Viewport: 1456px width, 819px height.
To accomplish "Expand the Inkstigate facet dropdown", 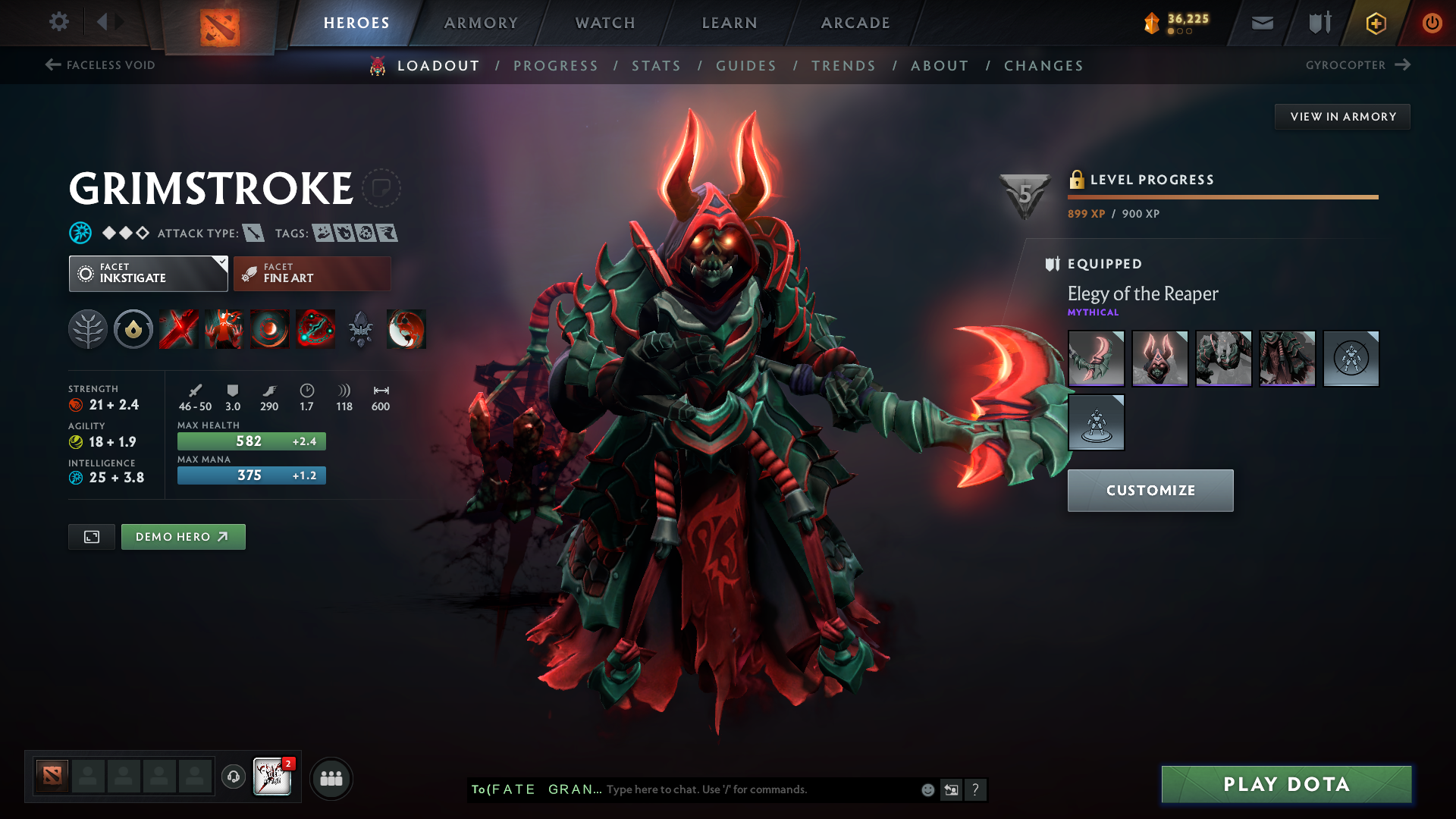I will pyautogui.click(x=220, y=262).
